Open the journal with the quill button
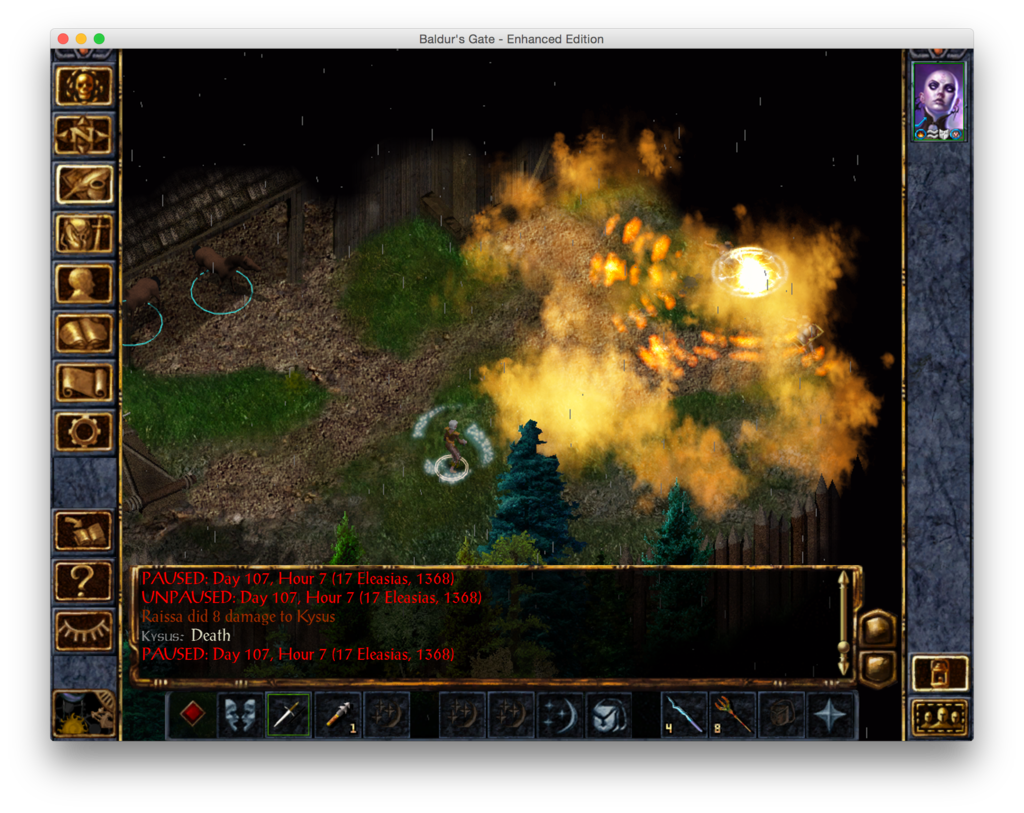Image resolution: width=1024 pixels, height=813 pixels. pos(84,185)
